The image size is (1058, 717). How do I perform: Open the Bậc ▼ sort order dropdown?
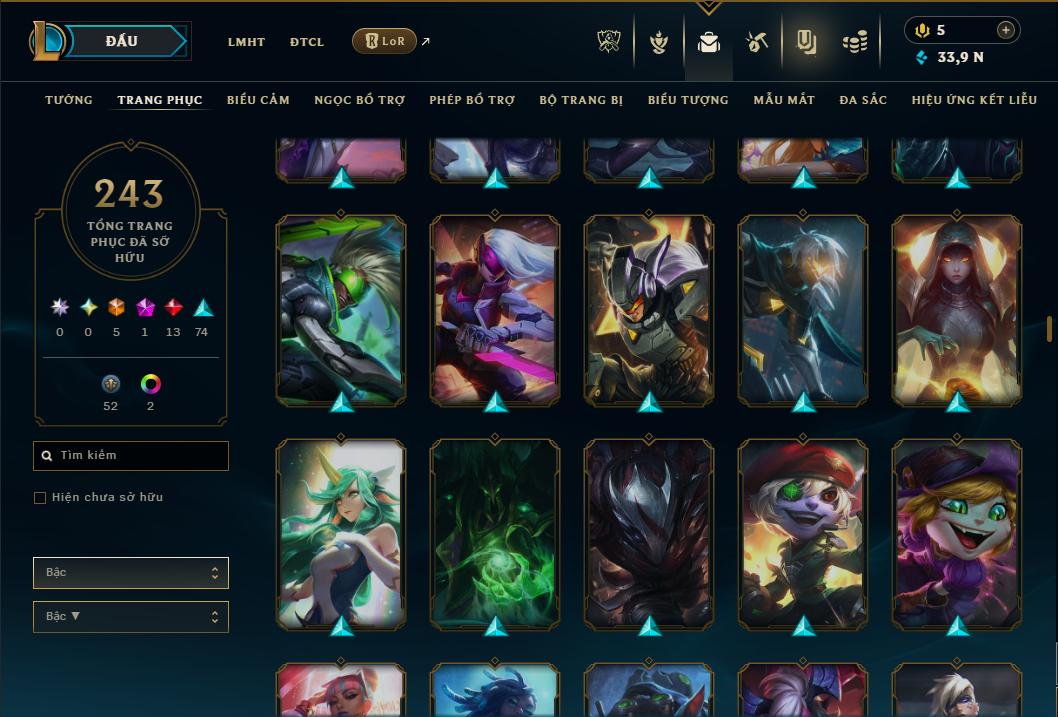131,617
